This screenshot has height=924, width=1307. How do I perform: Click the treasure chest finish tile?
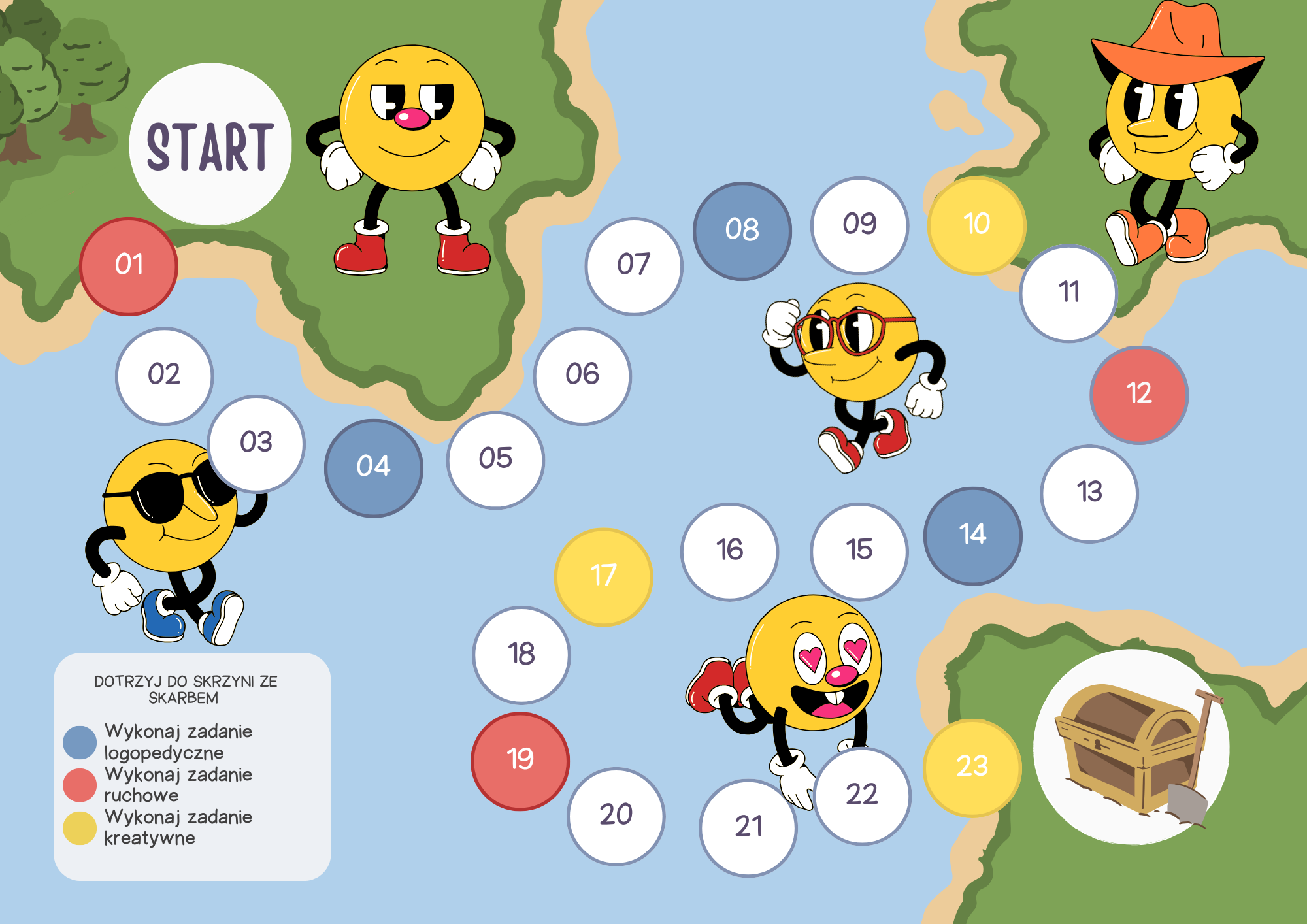click(x=1131, y=747)
